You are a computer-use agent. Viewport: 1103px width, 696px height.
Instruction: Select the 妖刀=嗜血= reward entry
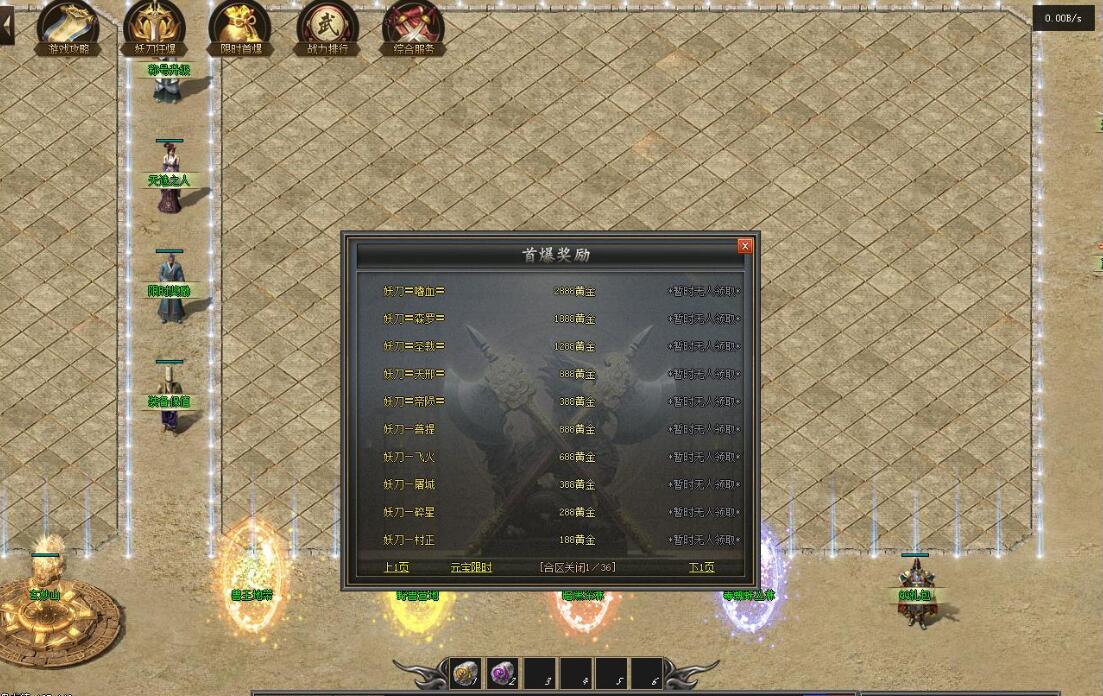pyautogui.click(x=413, y=291)
